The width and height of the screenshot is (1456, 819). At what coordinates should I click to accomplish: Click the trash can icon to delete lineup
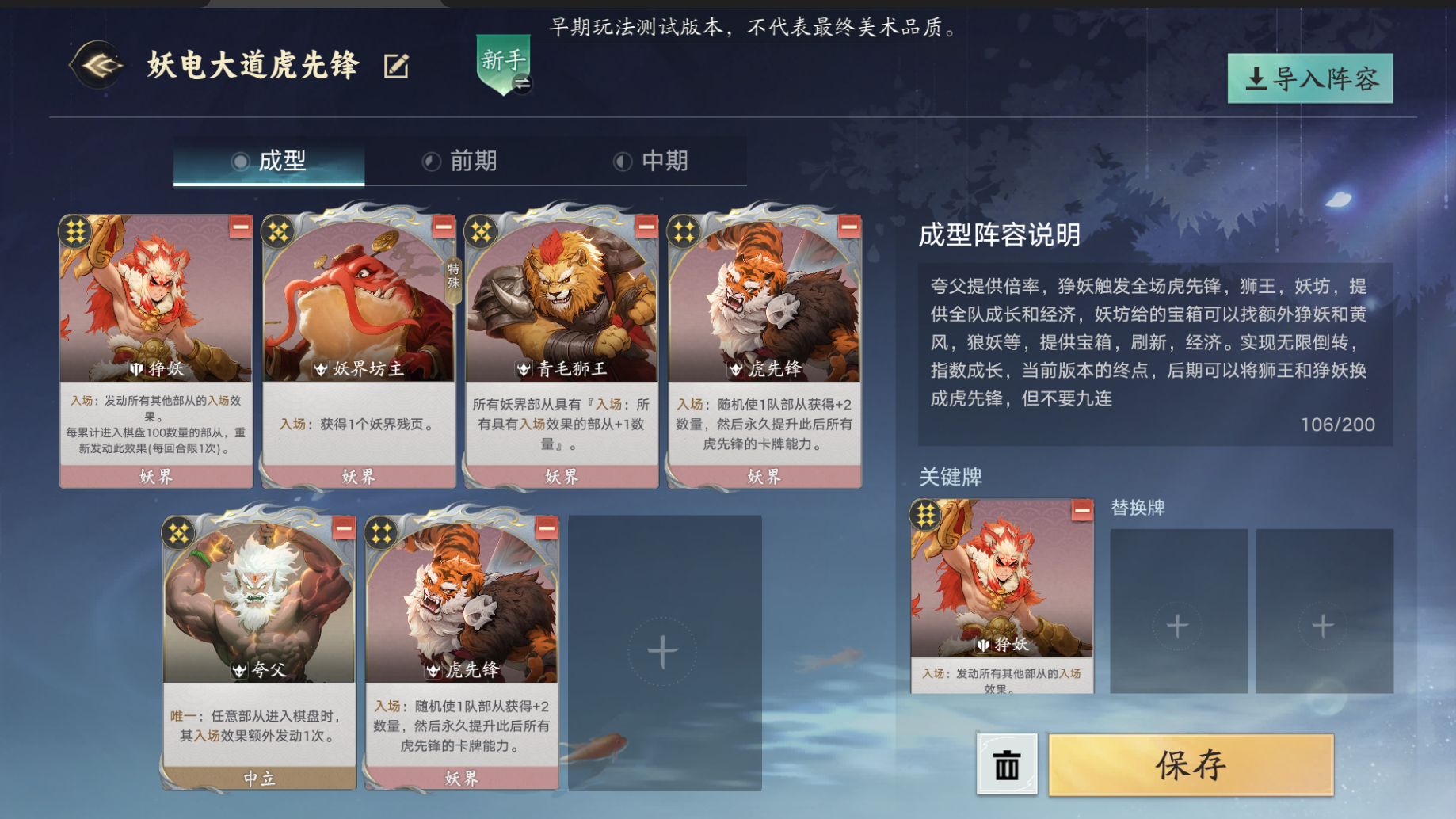pos(1004,763)
